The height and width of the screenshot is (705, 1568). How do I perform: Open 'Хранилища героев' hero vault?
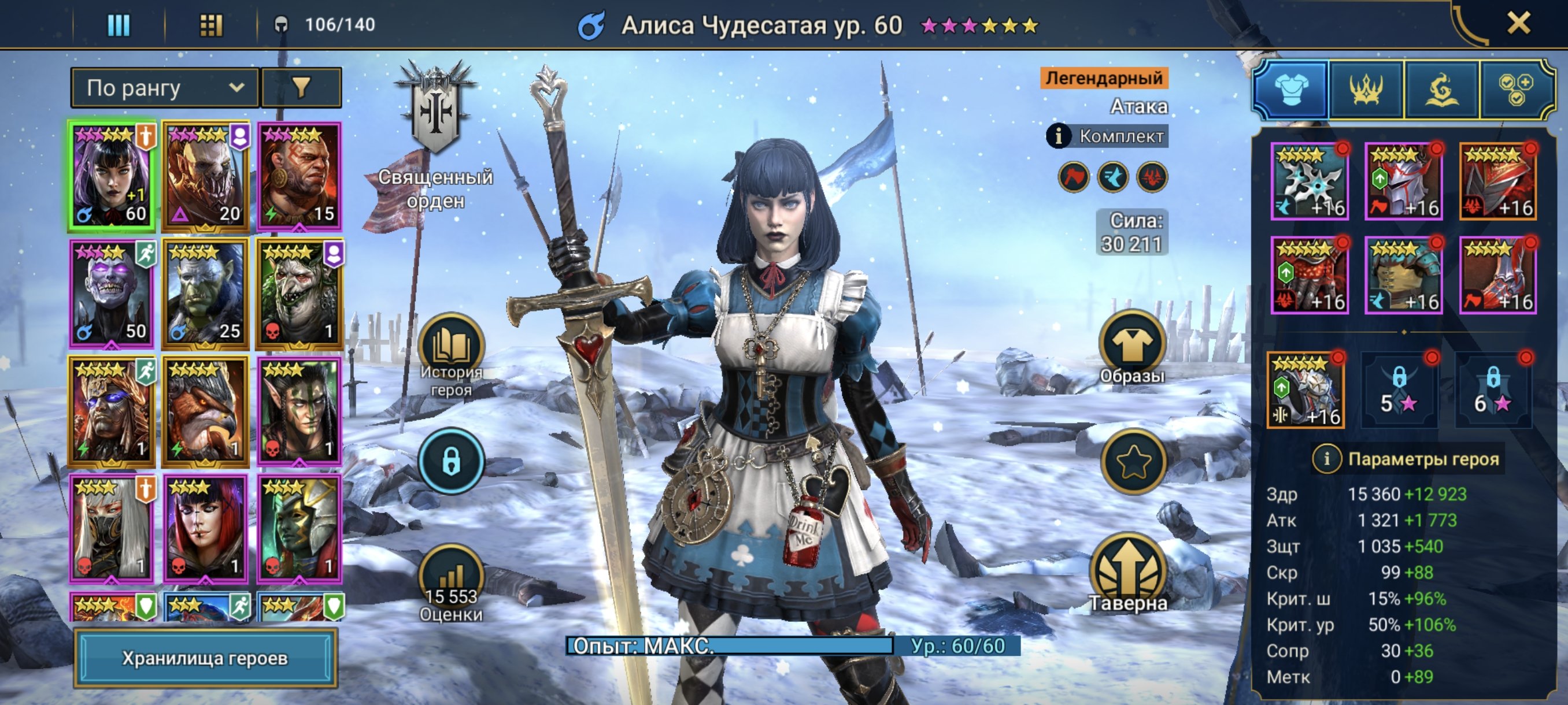pos(205,658)
